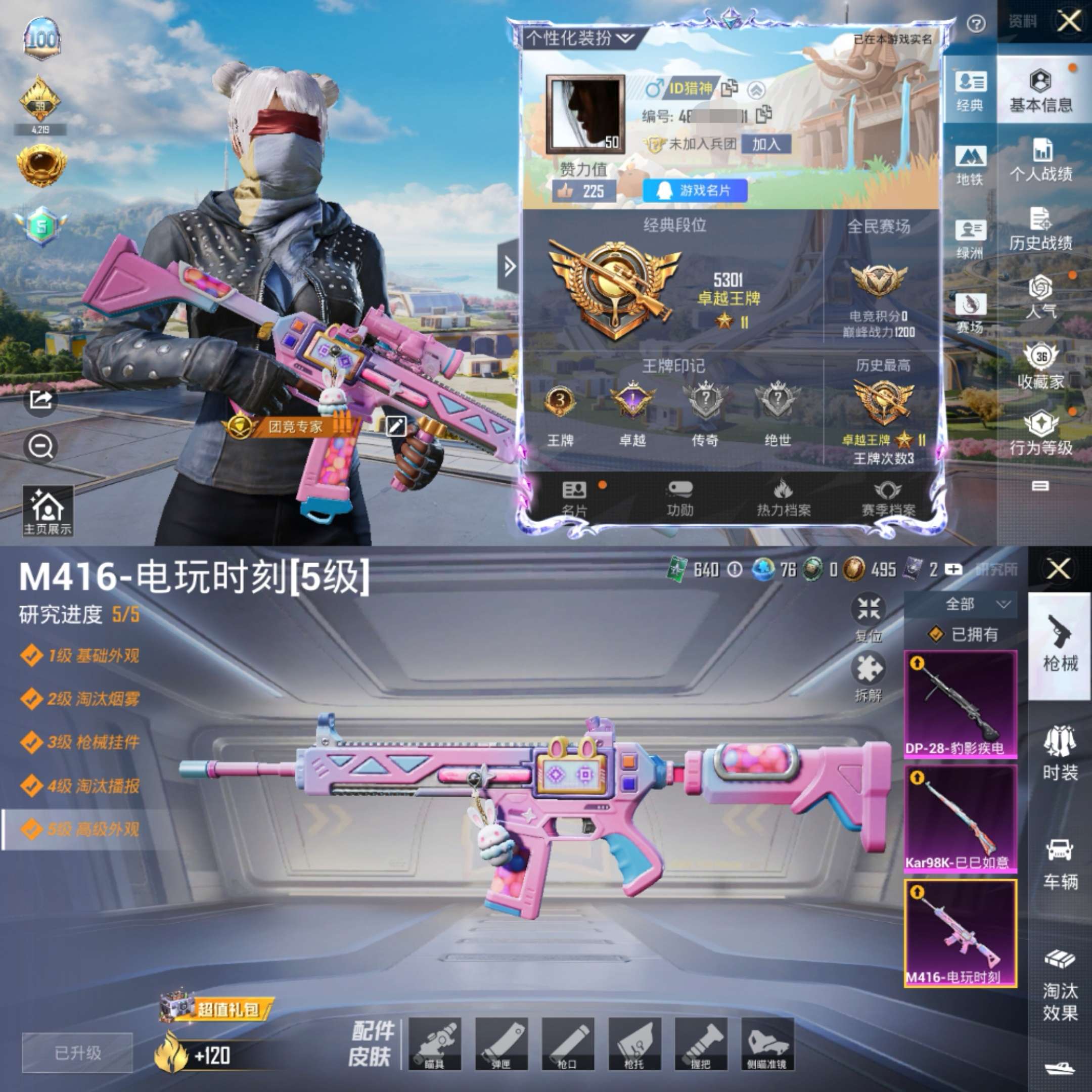Open the 超值礼包 value pack
Screen dimensions: 1092x1092
(217, 1009)
